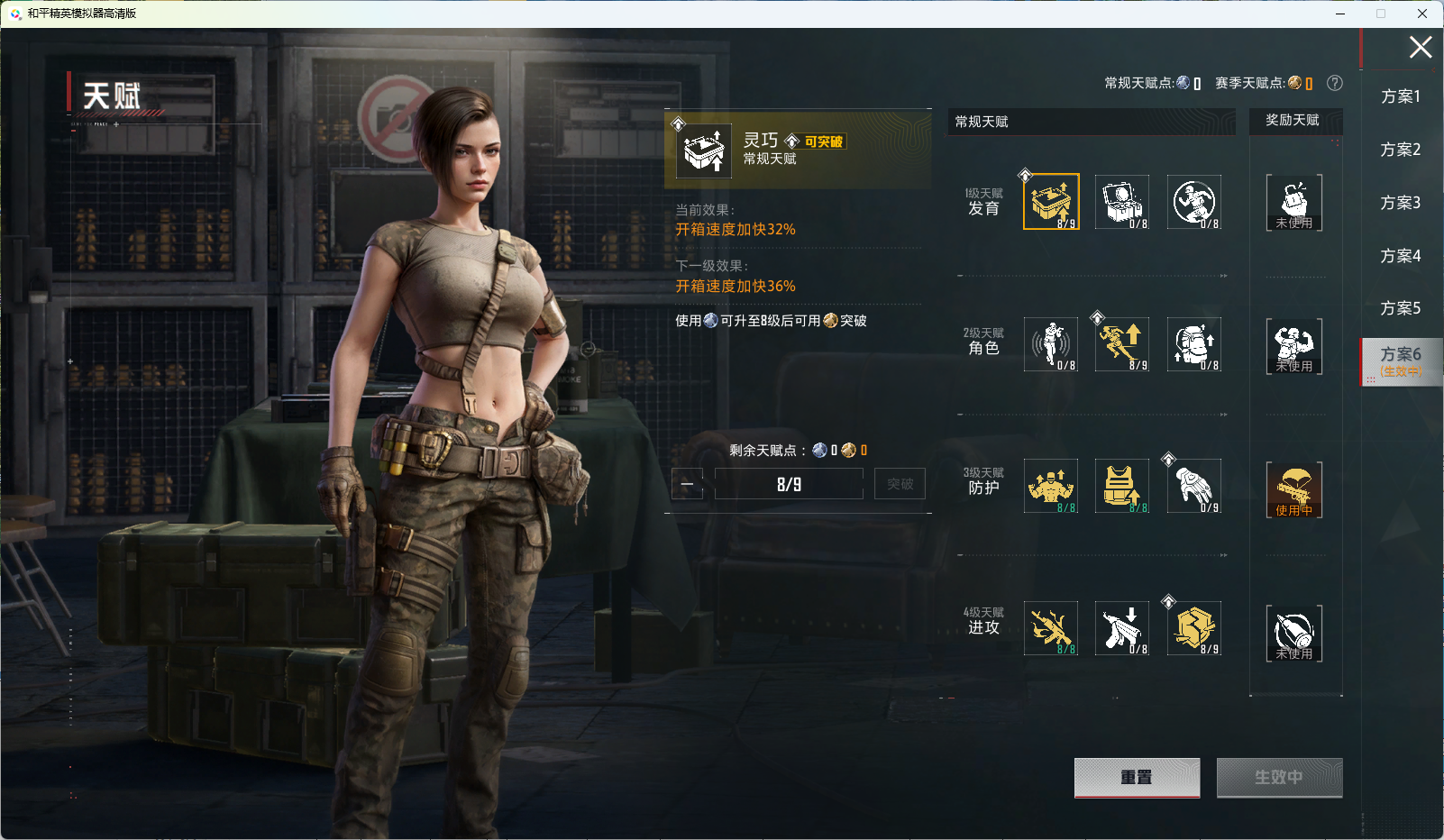1444x840 pixels.
Task: Switch to the 方案3 plan tab
Action: pos(1399,203)
